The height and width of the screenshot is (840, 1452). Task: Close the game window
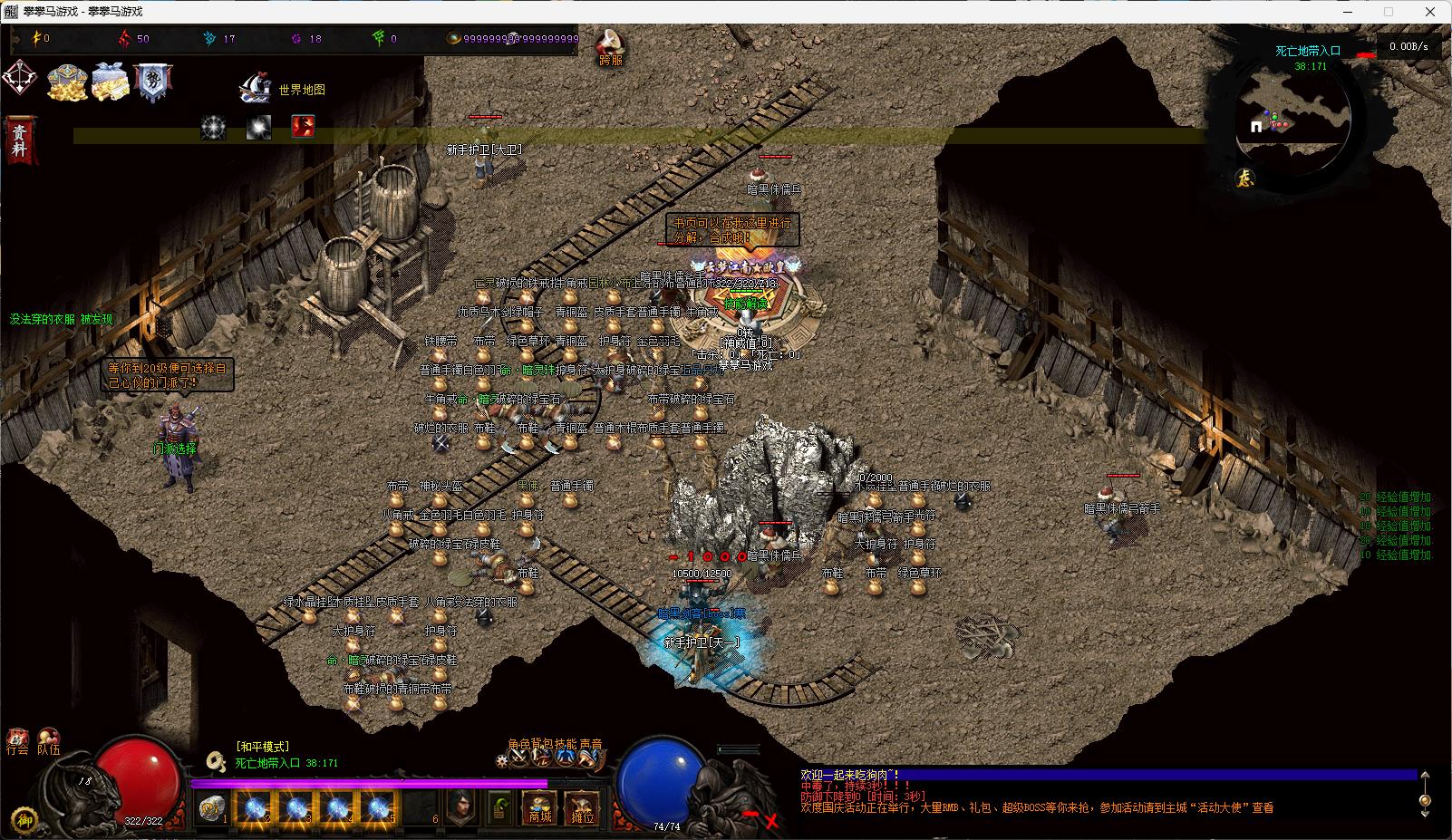tap(1430, 12)
